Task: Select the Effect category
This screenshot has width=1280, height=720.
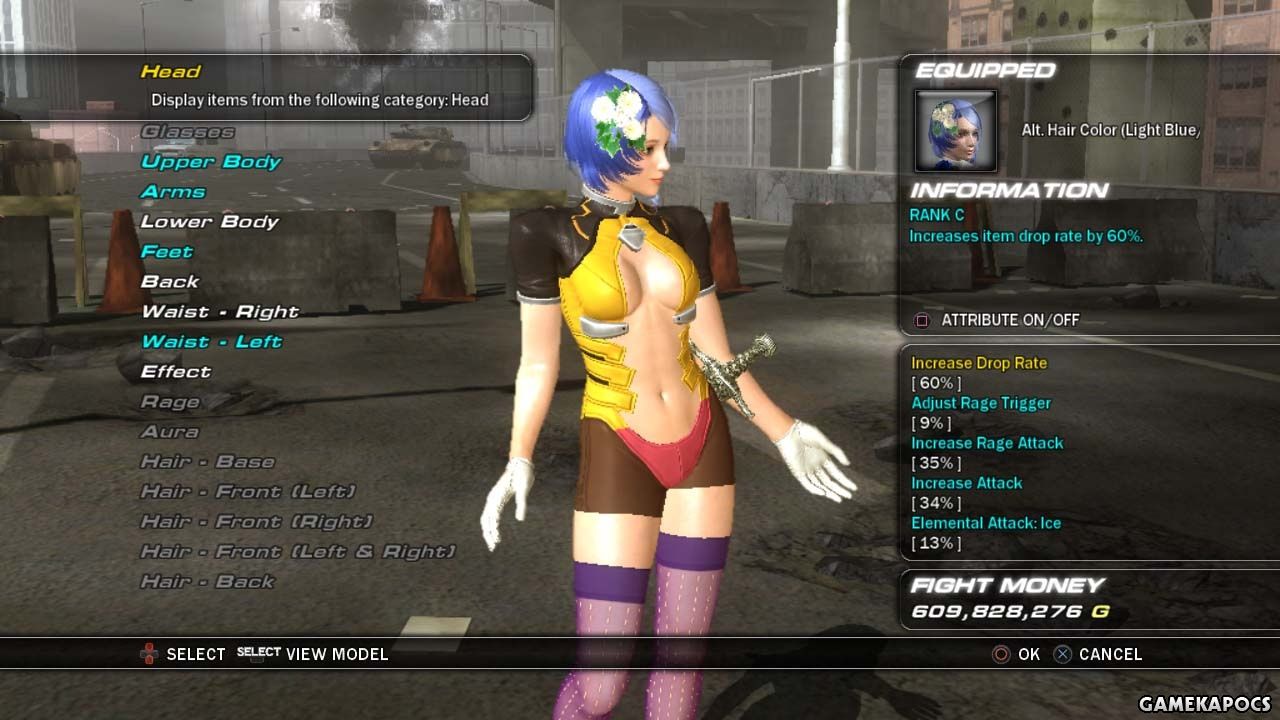Action: [x=176, y=372]
